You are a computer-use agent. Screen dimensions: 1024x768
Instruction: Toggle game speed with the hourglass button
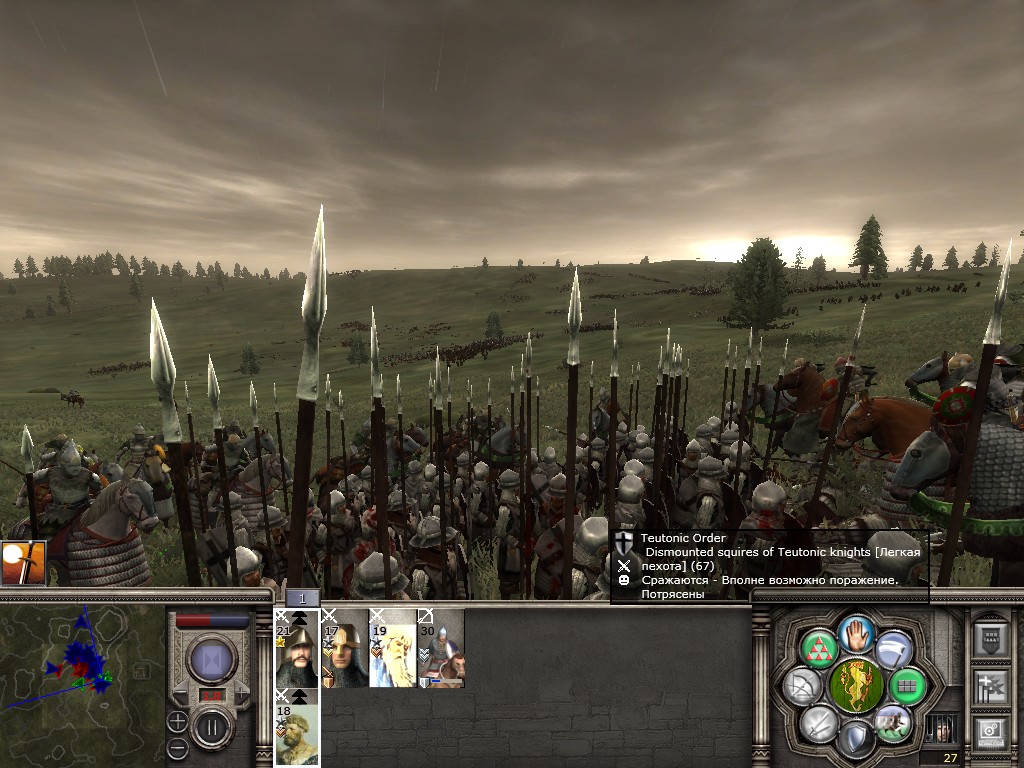pyautogui.click(x=212, y=660)
